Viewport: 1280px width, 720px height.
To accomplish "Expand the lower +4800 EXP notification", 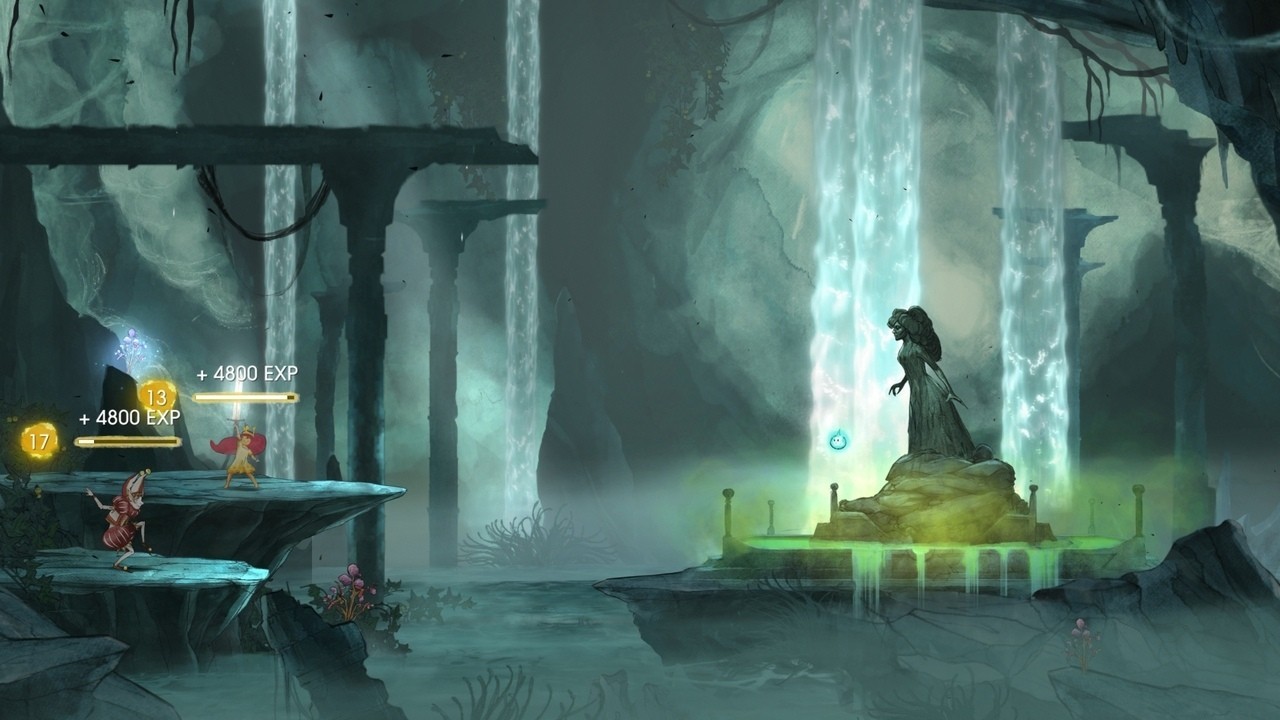I will coord(130,417).
